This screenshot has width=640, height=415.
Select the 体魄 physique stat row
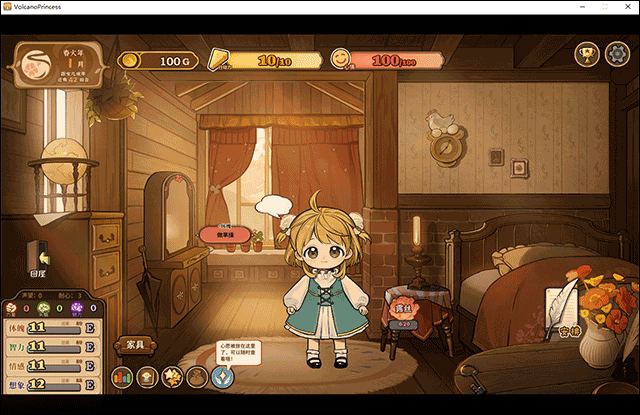click(x=52, y=328)
